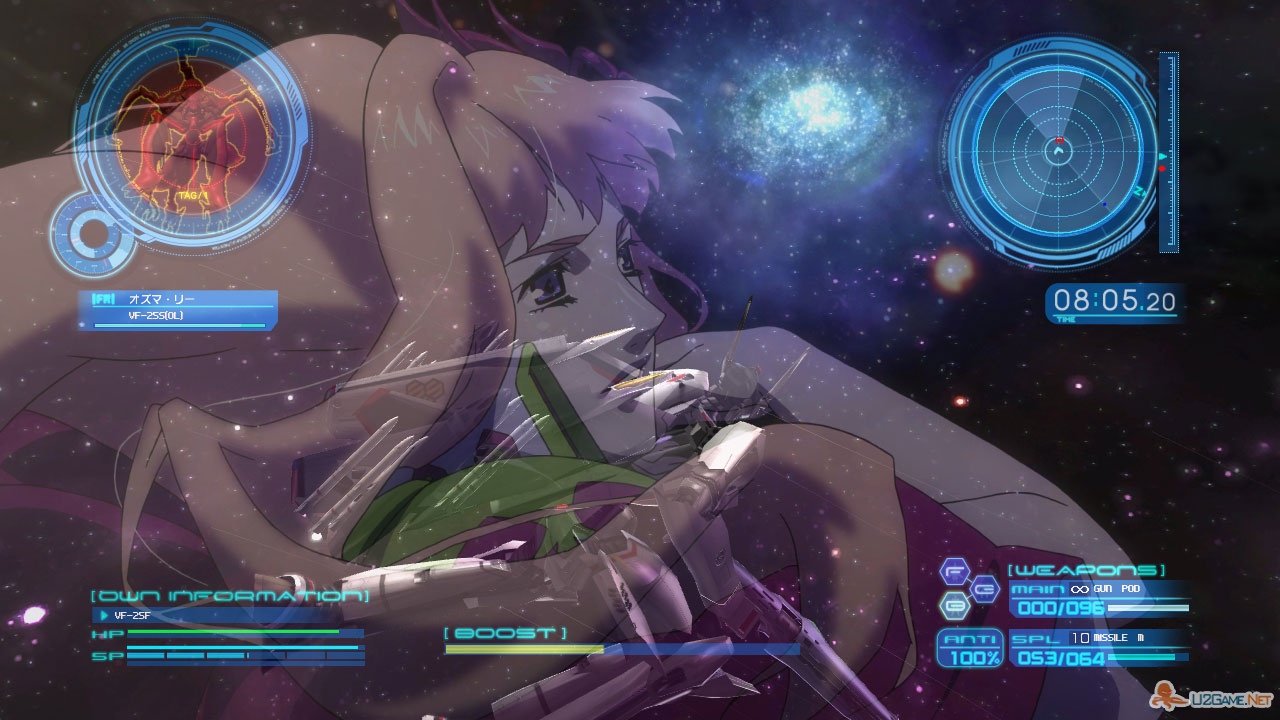The width and height of the screenshot is (1280, 720).
Task: Select the MAIN gun pod weapon
Action: pyautogui.click(x=1100, y=598)
